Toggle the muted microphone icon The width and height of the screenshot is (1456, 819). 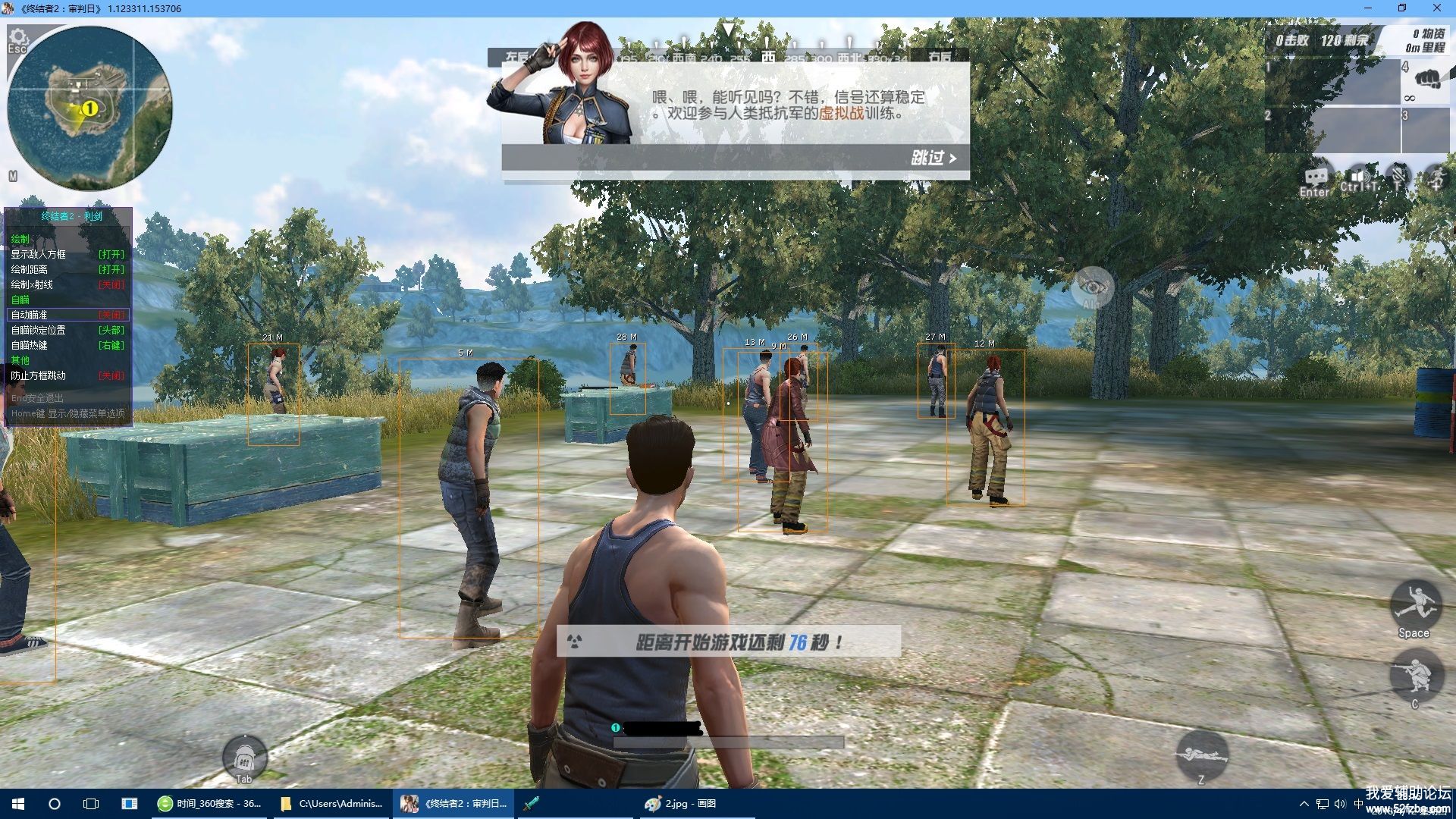(1398, 177)
